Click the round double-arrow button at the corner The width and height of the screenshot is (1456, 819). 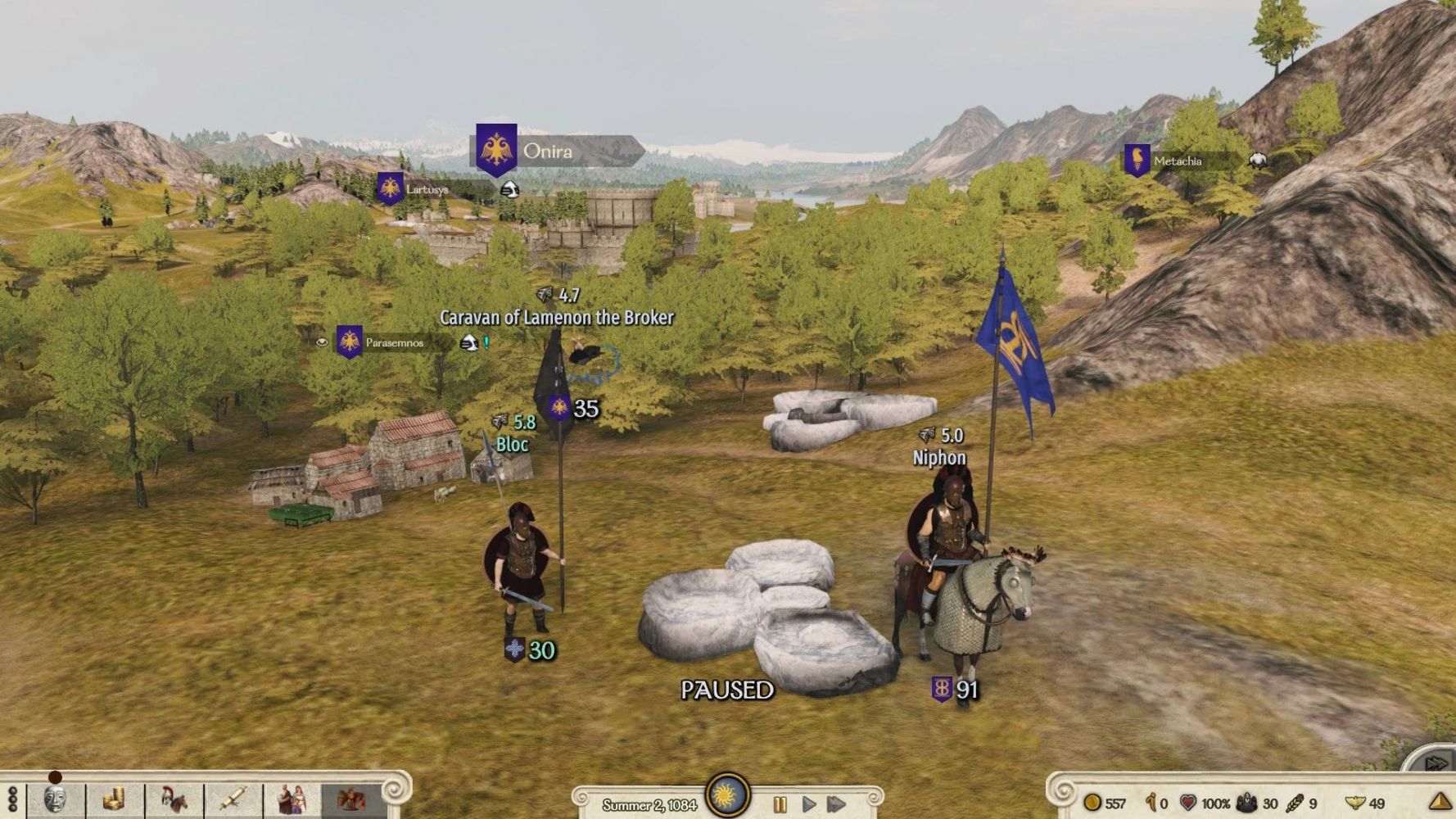[x=1435, y=763]
